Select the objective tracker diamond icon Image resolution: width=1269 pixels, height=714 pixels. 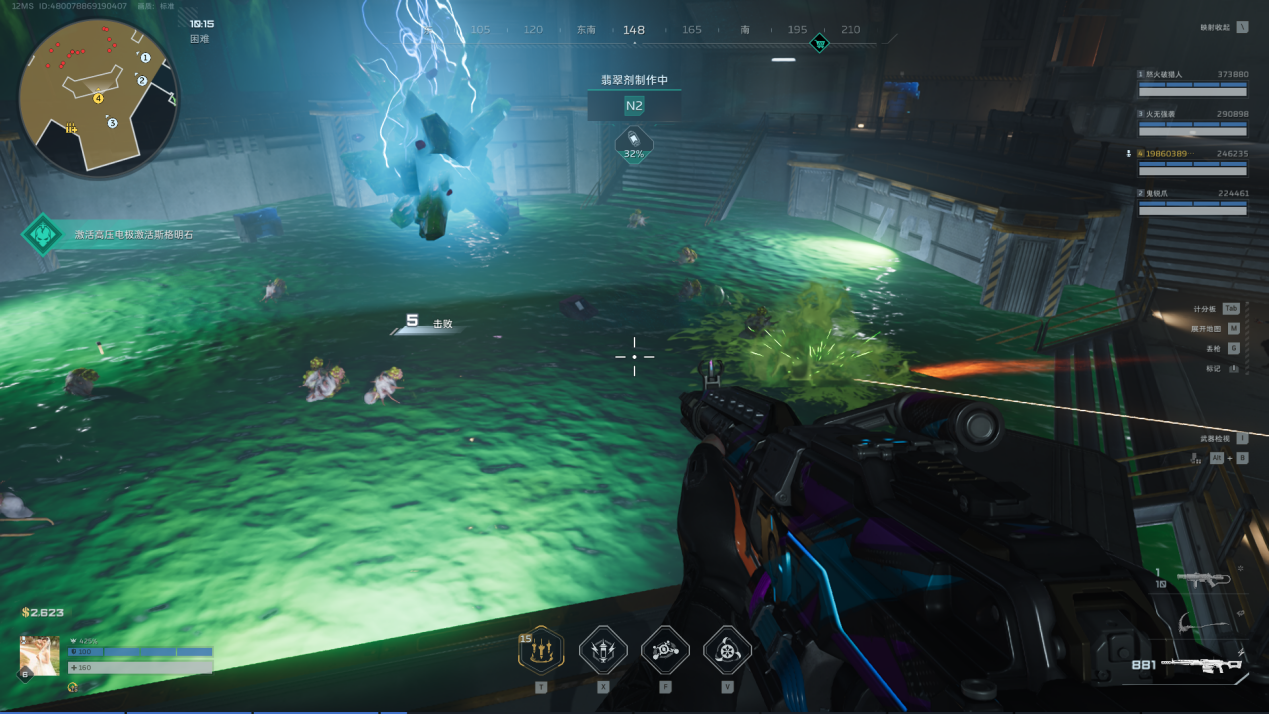tap(42, 235)
